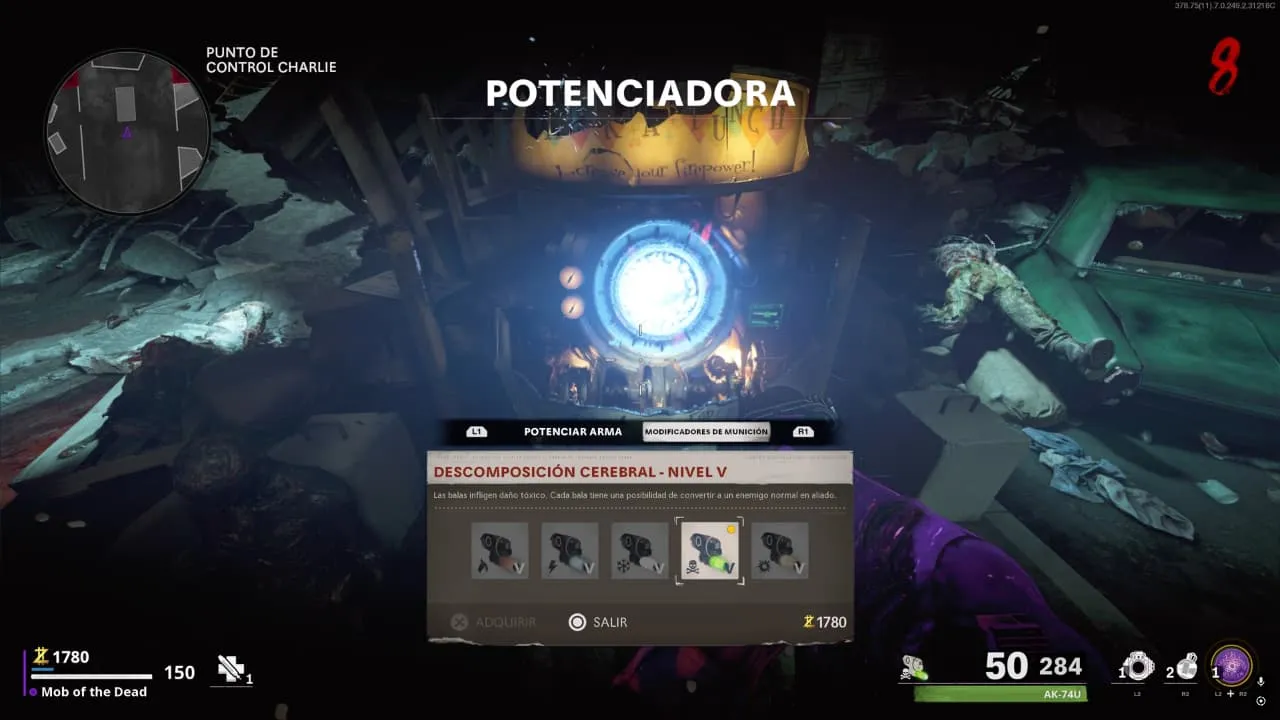Switch to the Potenciar Arma tab
1280x720 pixels.
click(572, 432)
